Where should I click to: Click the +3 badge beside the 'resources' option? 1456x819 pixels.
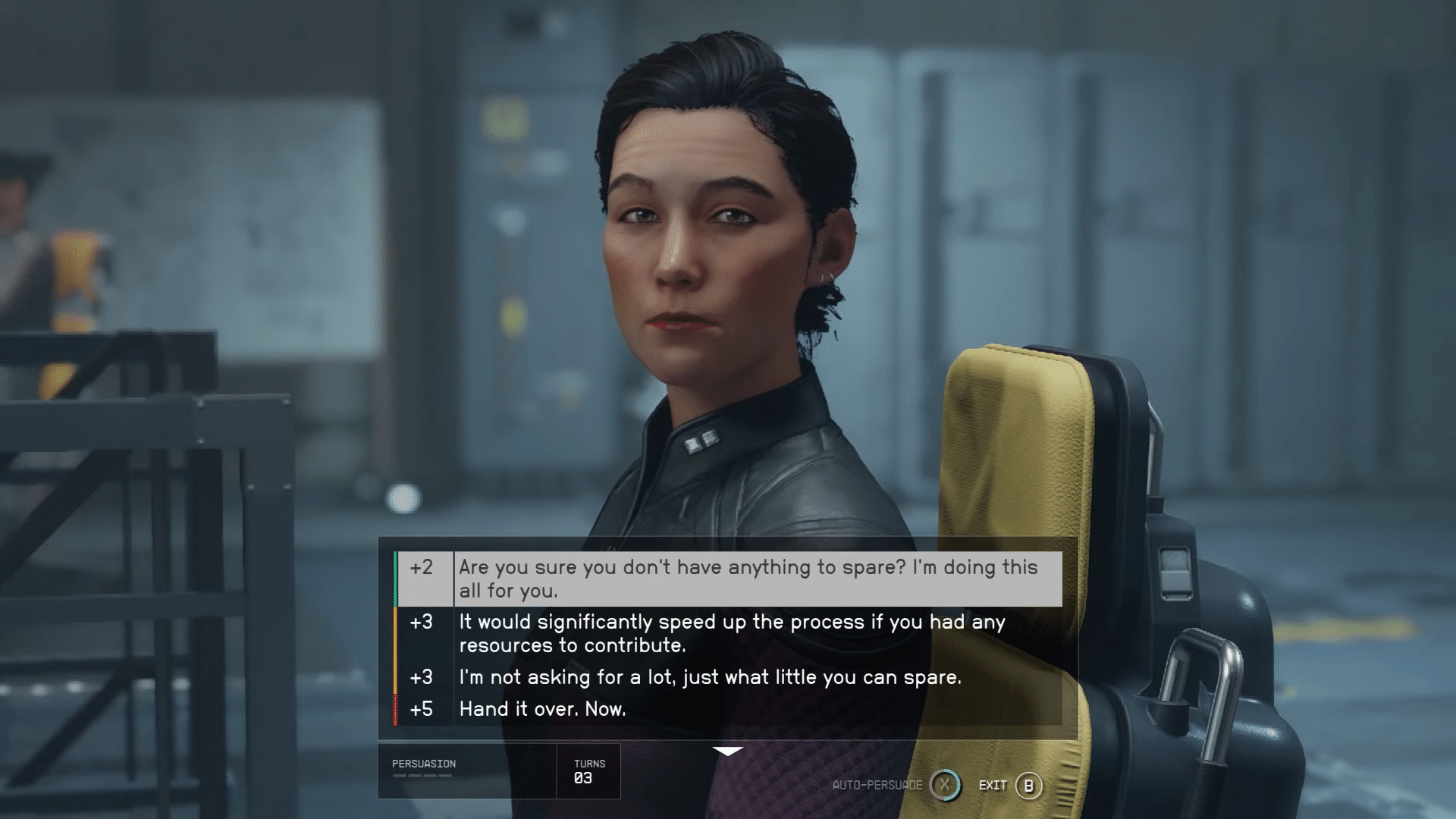click(x=422, y=622)
